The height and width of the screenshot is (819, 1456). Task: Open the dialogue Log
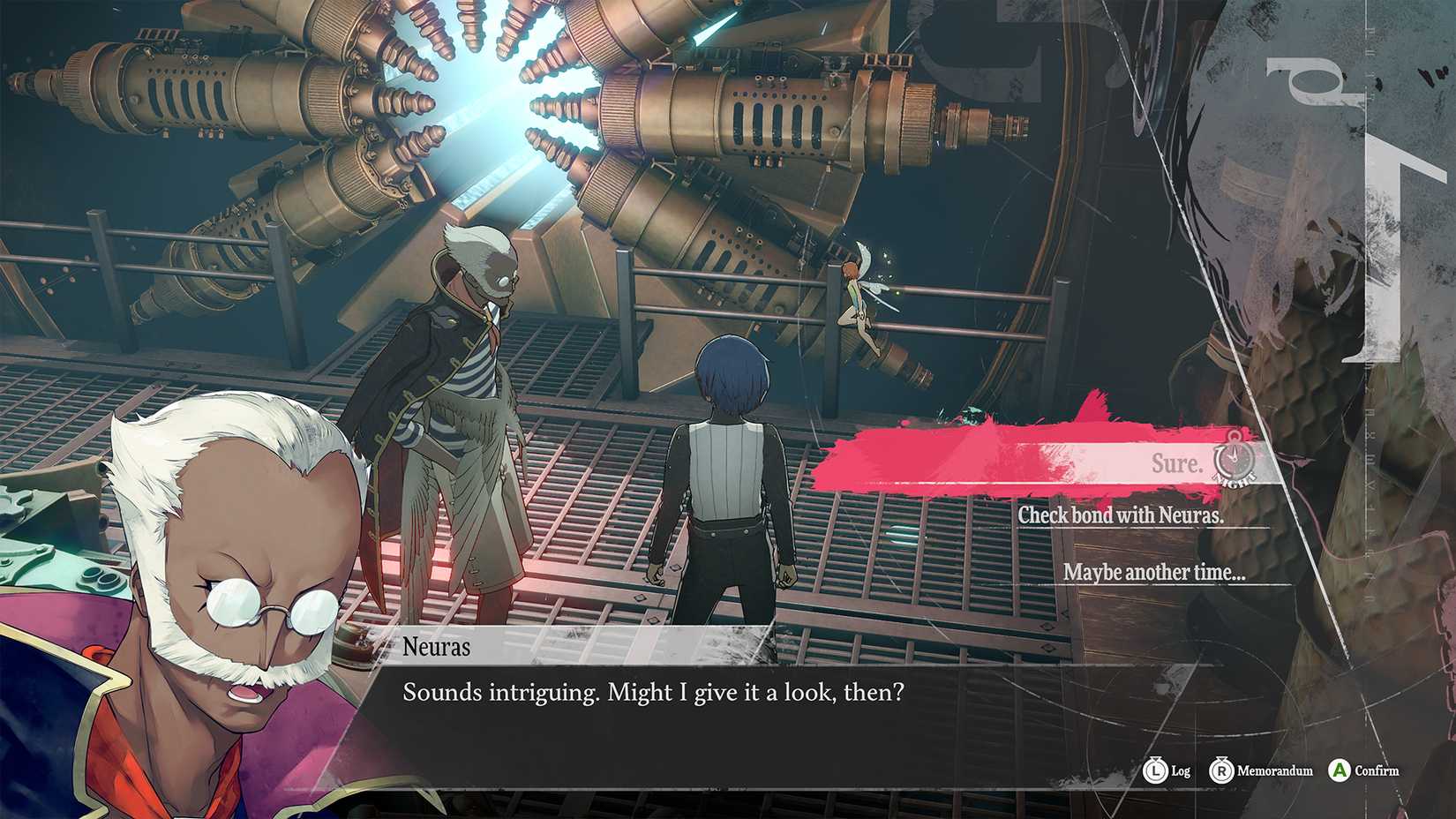[1167, 770]
